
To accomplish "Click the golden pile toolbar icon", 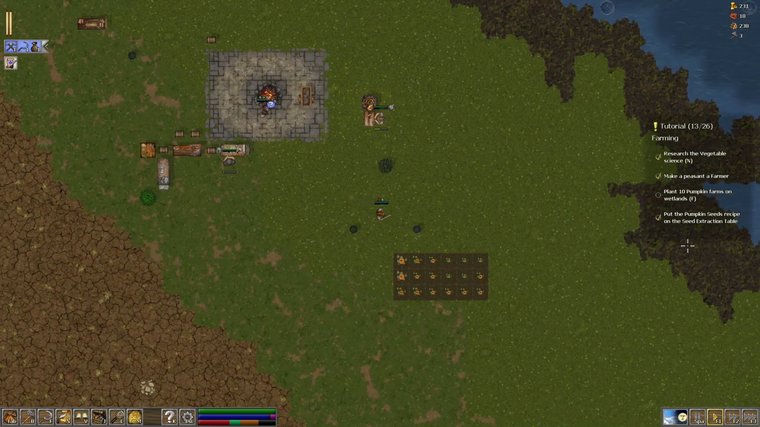I will pyautogui.click(x=135, y=416).
